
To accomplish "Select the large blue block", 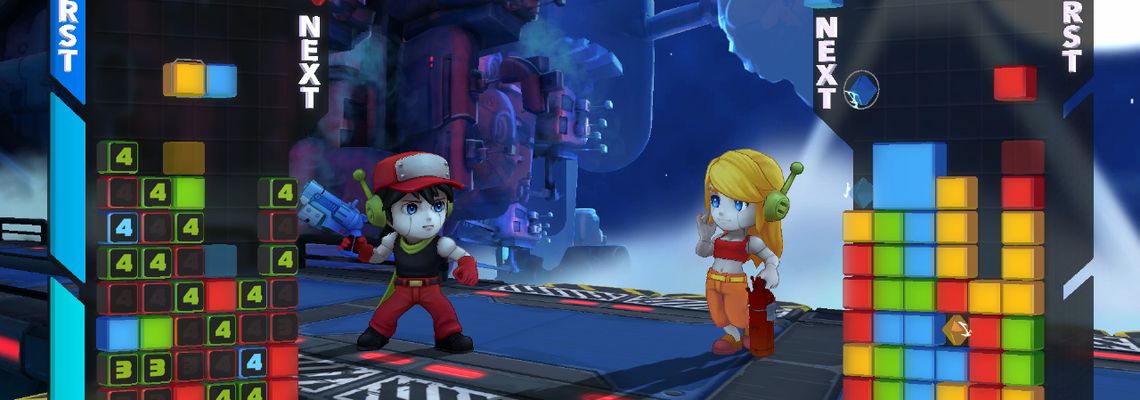I will (x=908, y=176).
